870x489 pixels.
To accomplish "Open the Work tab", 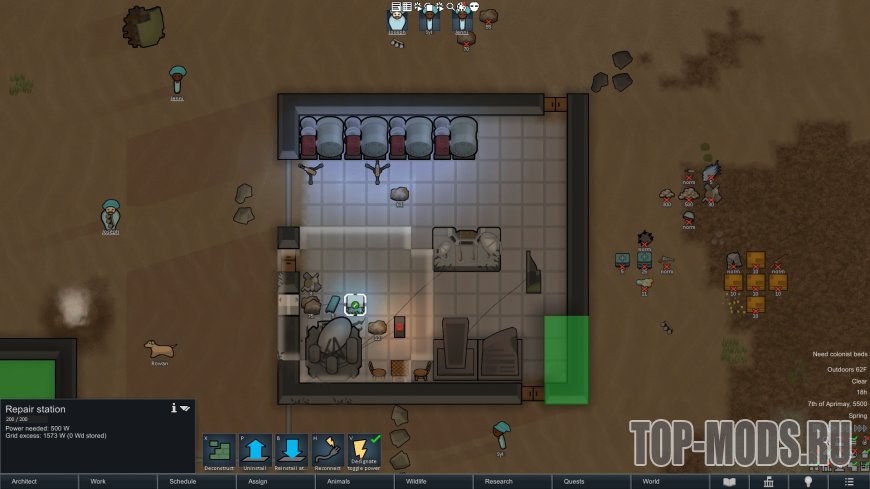I will click(x=118, y=481).
